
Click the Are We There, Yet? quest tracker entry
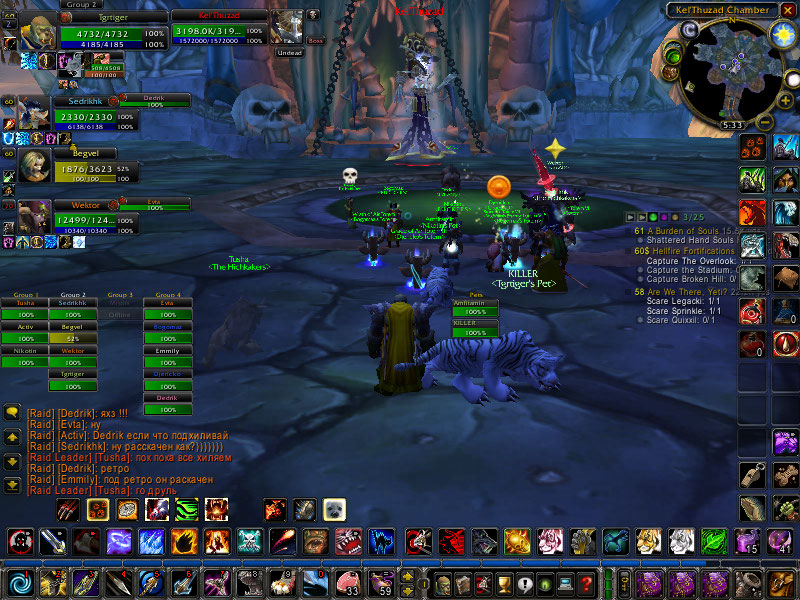[688, 292]
